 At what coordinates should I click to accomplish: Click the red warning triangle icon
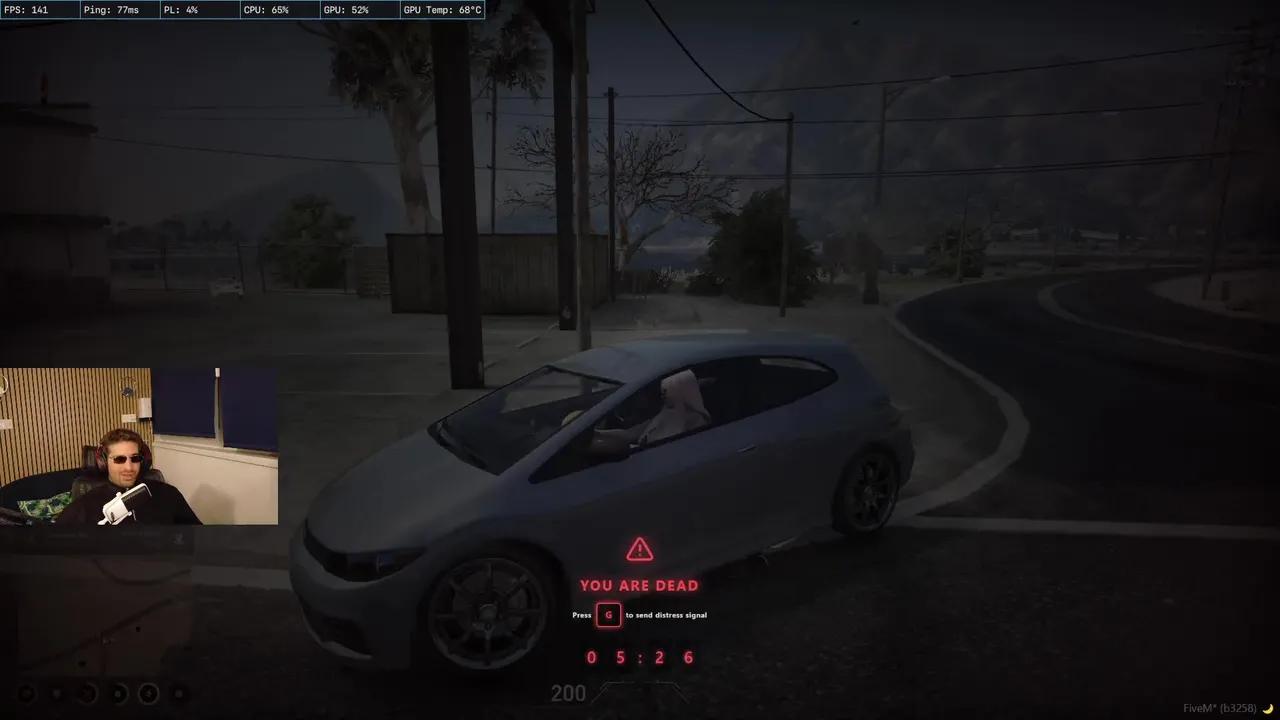639,548
